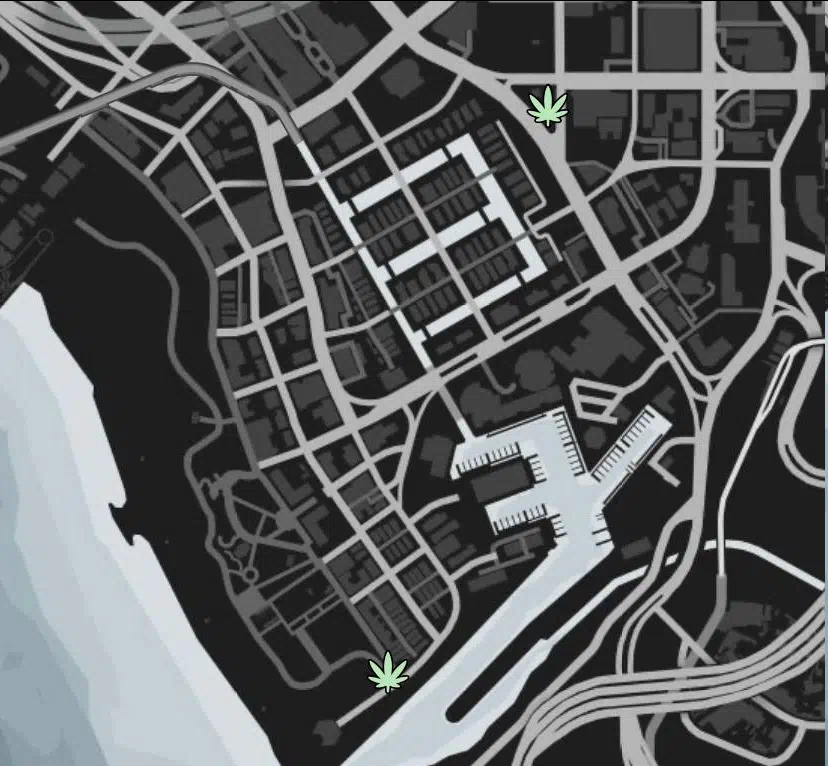This screenshot has height=766, width=828.
Task: Click the weed leaf marker at the road junction
Action: coord(547,106)
